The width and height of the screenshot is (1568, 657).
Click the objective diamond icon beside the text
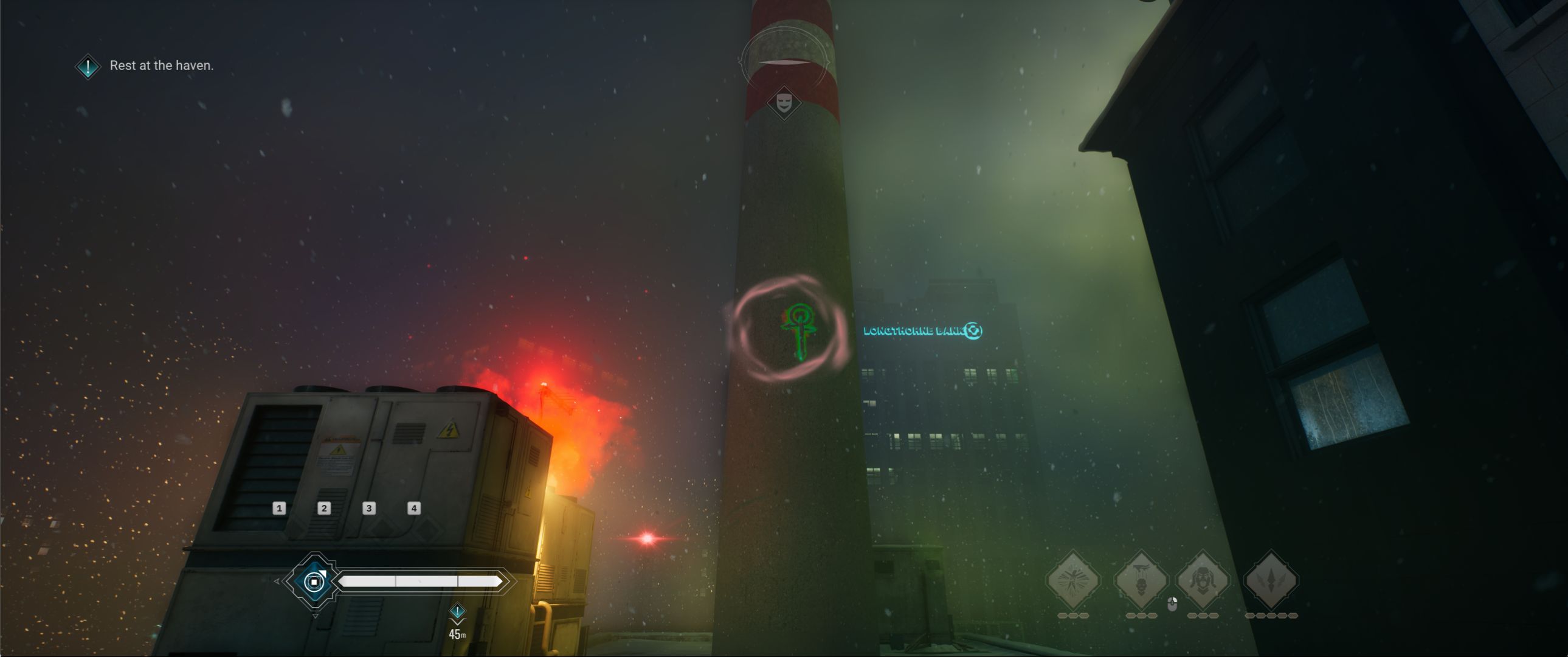point(87,66)
